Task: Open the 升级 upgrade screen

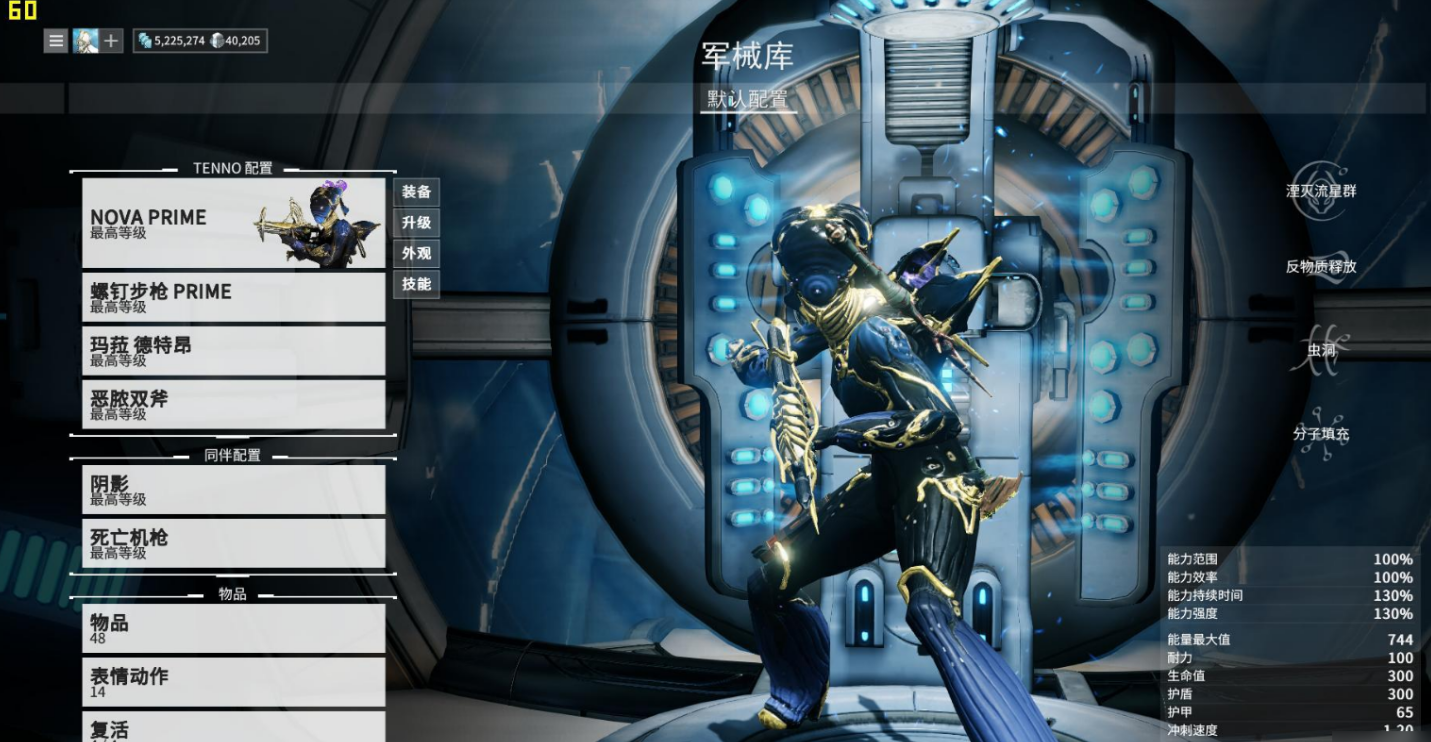Action: pos(416,223)
